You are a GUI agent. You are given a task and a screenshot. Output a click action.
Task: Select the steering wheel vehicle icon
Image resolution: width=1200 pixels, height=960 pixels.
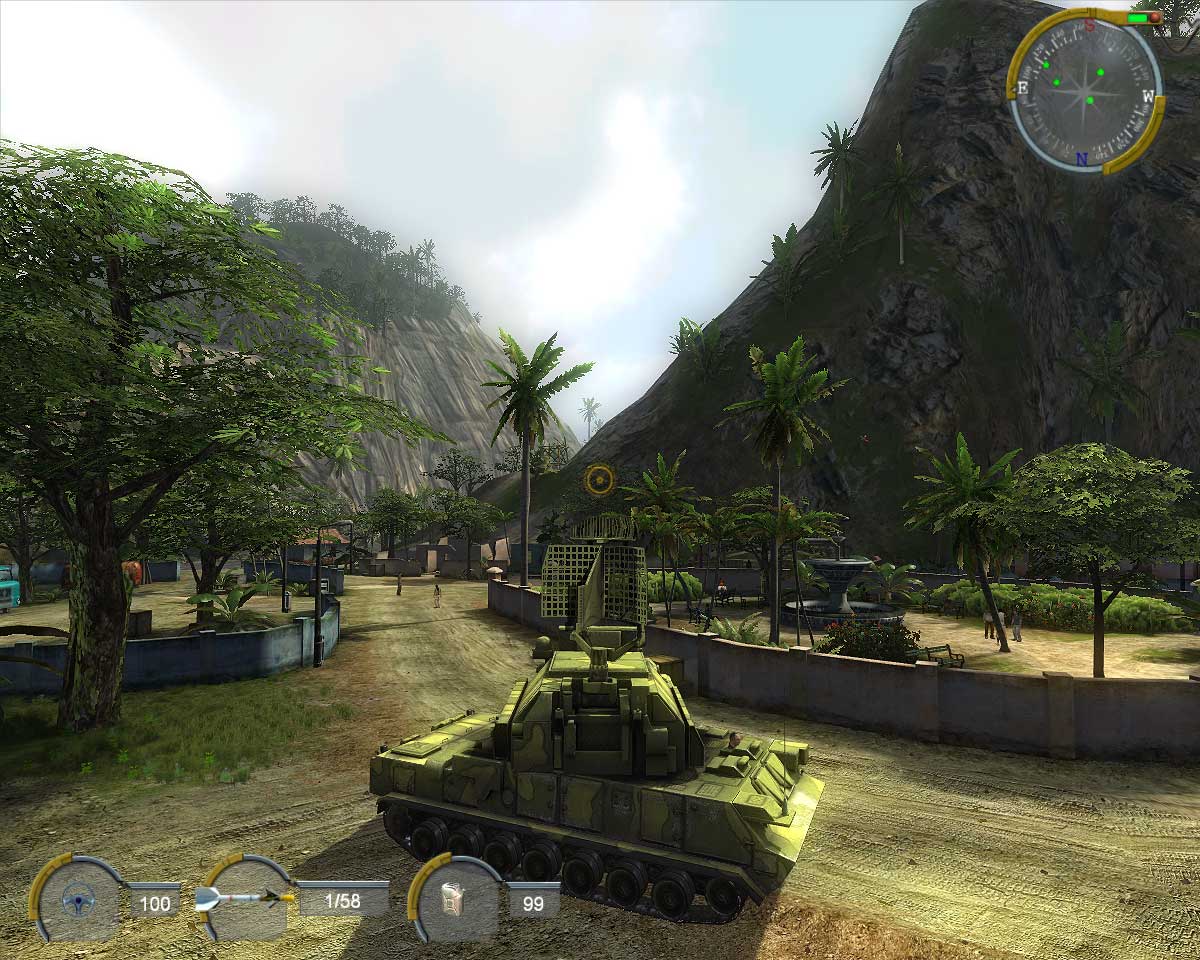(74, 901)
